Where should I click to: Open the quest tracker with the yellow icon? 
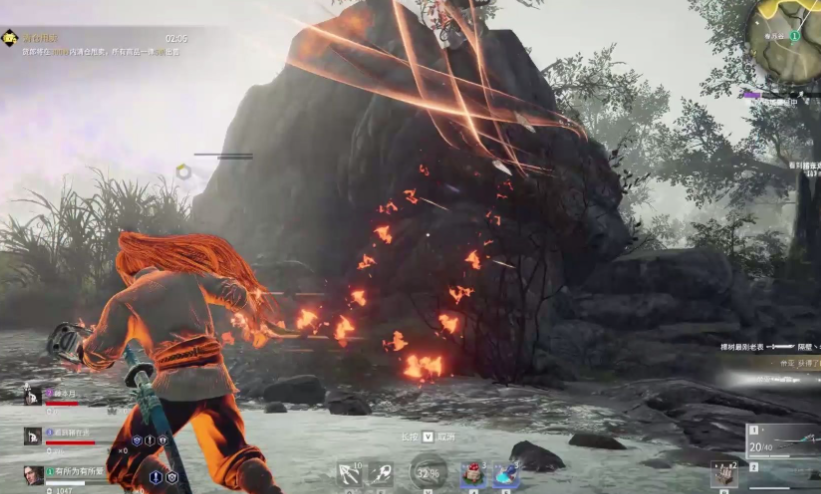[10, 39]
